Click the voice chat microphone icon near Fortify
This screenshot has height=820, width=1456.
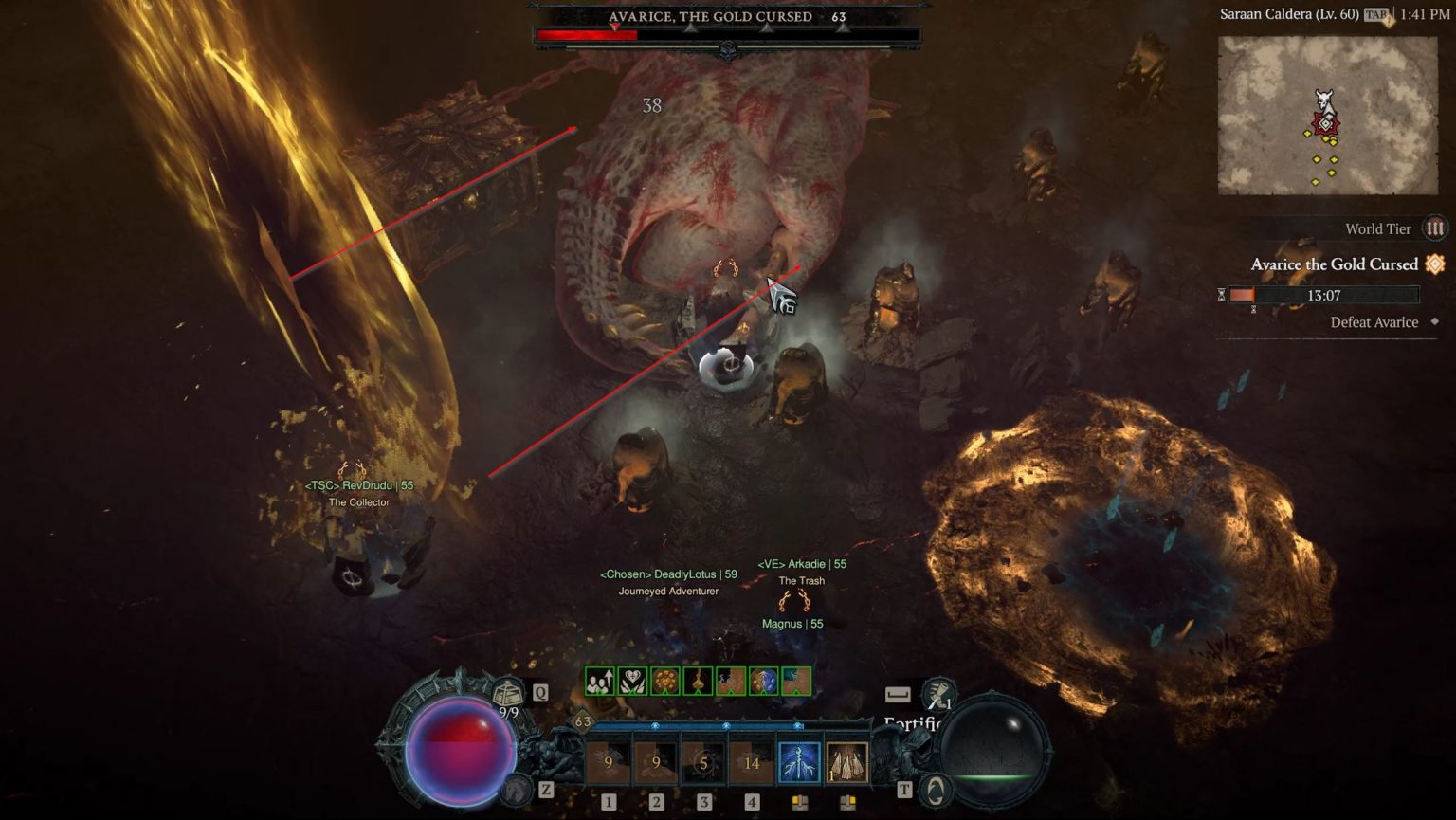[x=939, y=694]
